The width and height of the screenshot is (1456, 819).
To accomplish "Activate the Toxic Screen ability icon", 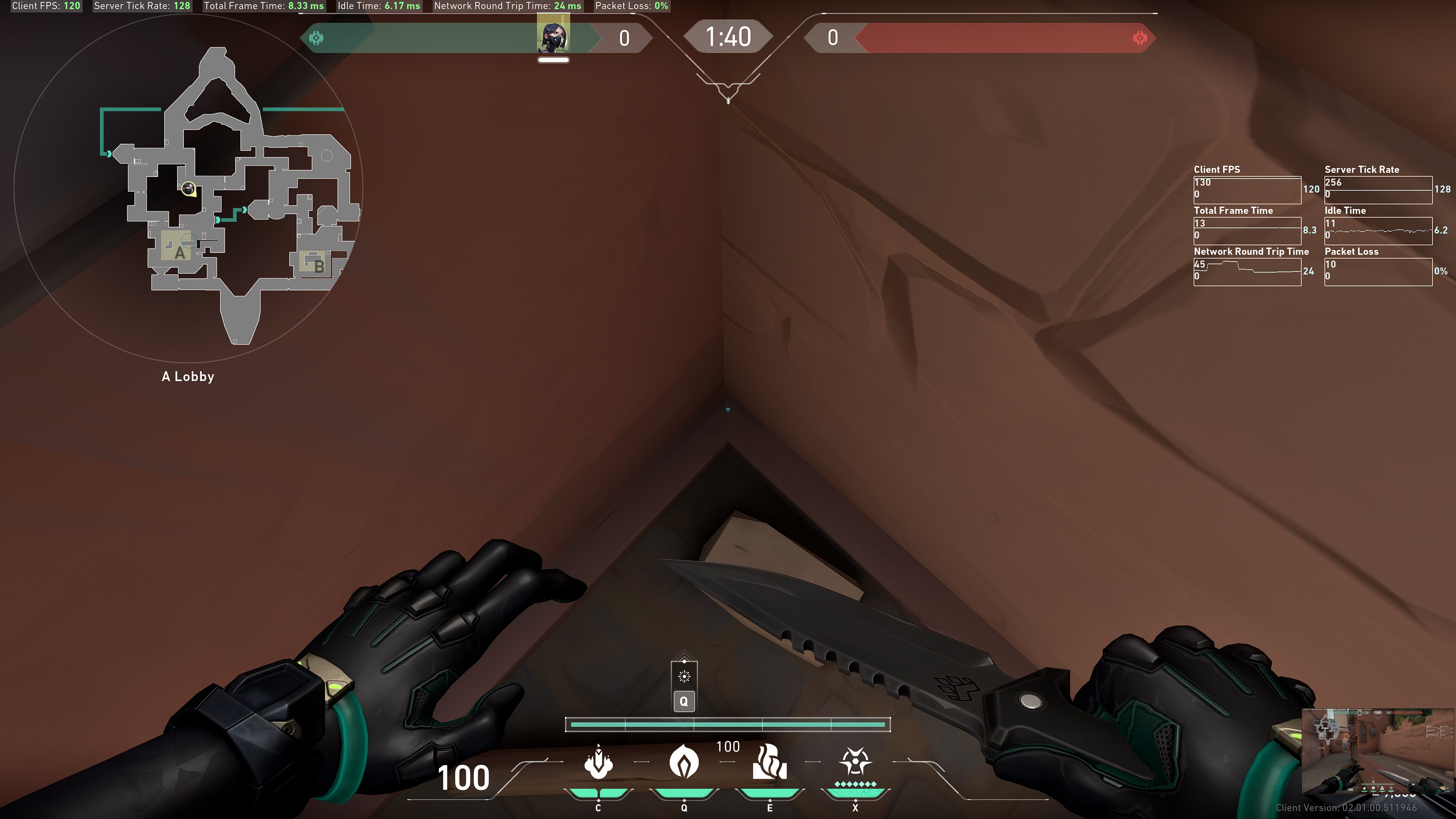I will click(x=769, y=763).
